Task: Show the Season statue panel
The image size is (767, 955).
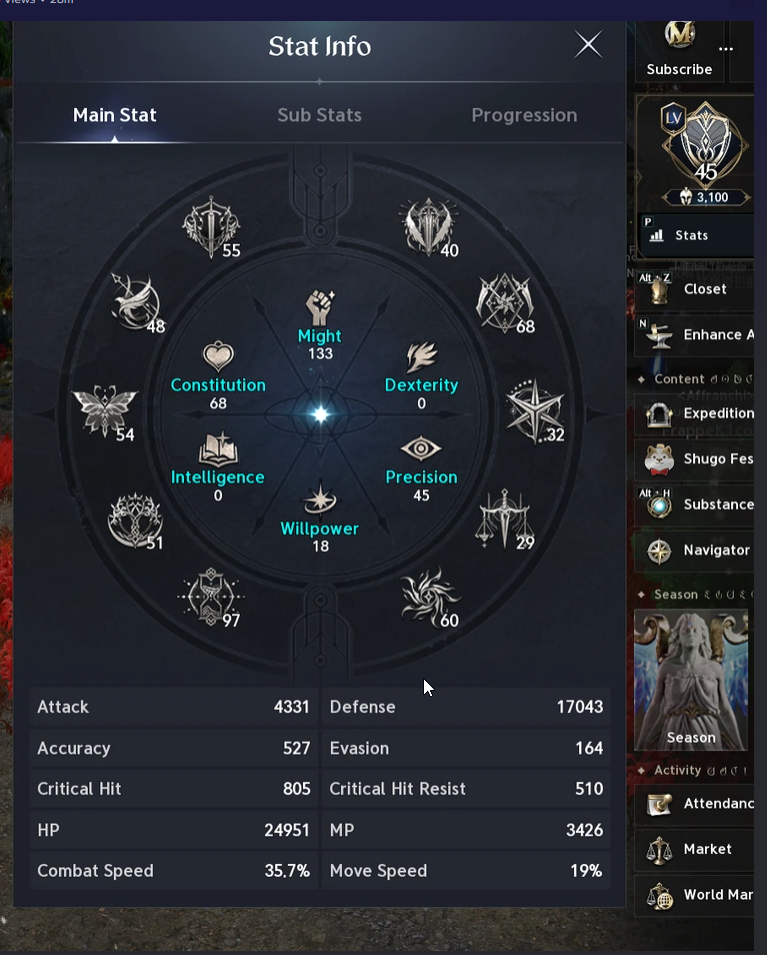Action: click(x=691, y=680)
